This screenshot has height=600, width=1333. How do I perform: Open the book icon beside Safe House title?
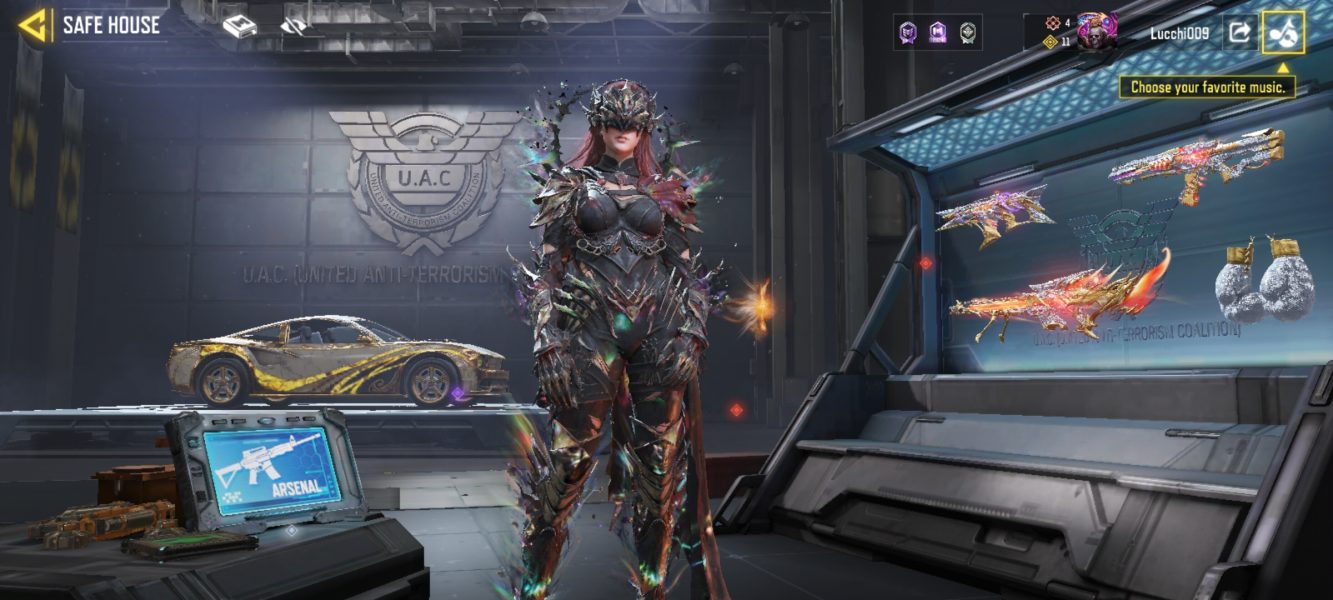(x=239, y=27)
